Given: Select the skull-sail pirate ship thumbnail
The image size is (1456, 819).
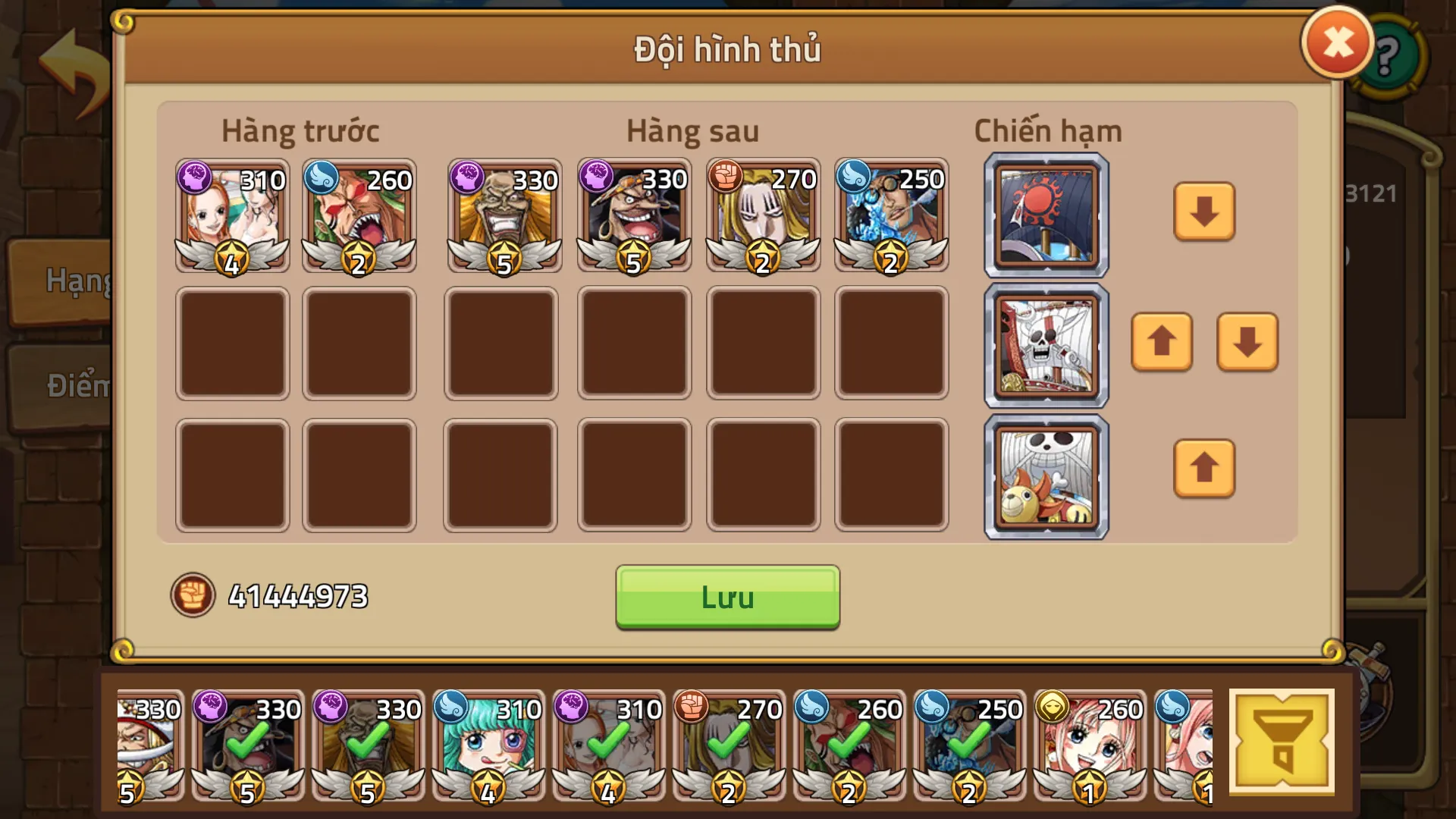Looking at the screenshot, I should pyautogui.click(x=1046, y=344).
